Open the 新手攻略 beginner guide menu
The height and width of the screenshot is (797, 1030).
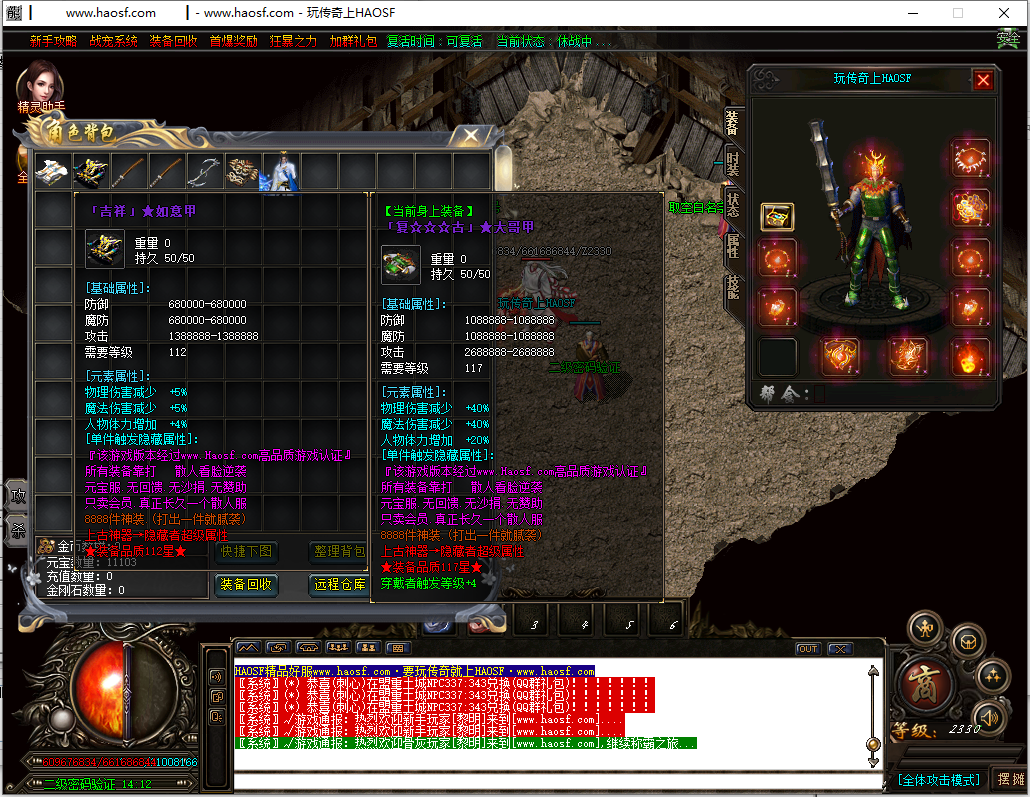(53, 41)
